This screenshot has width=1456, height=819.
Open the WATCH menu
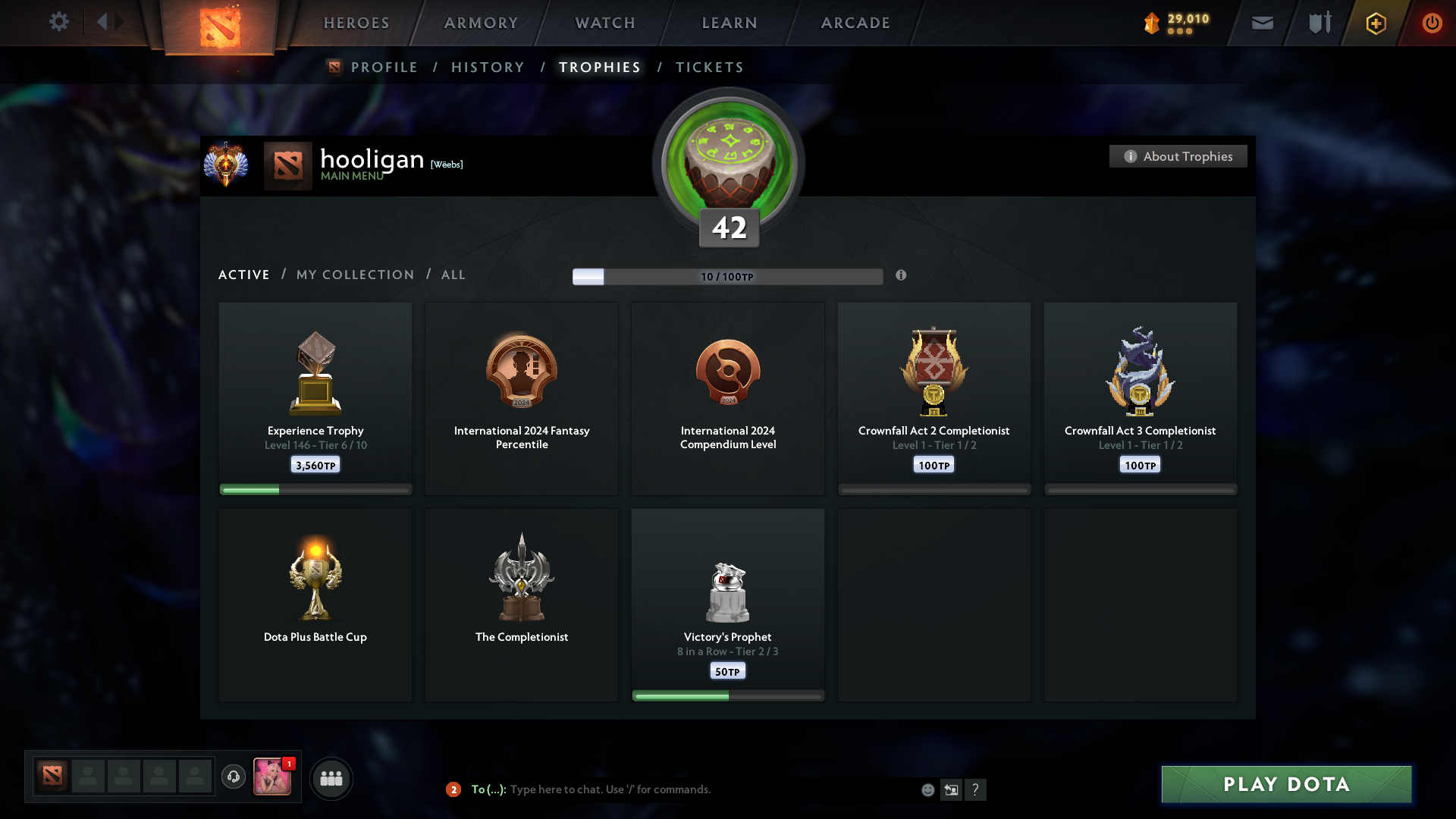coord(604,23)
